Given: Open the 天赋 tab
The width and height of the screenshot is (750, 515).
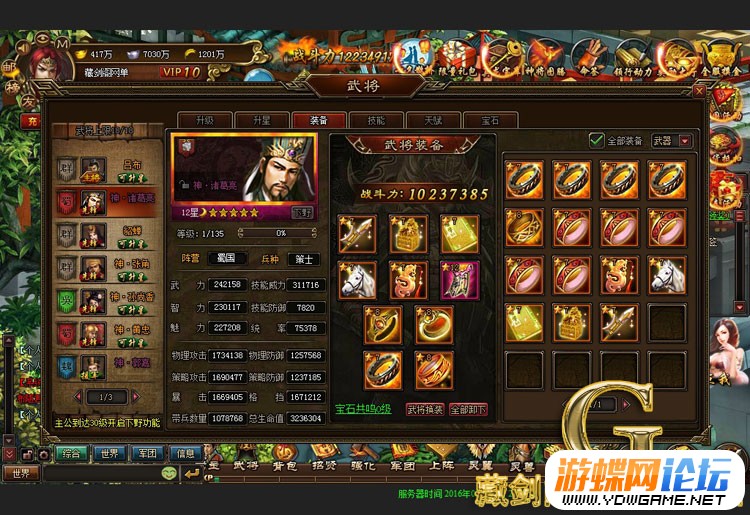Looking at the screenshot, I should point(433,119).
